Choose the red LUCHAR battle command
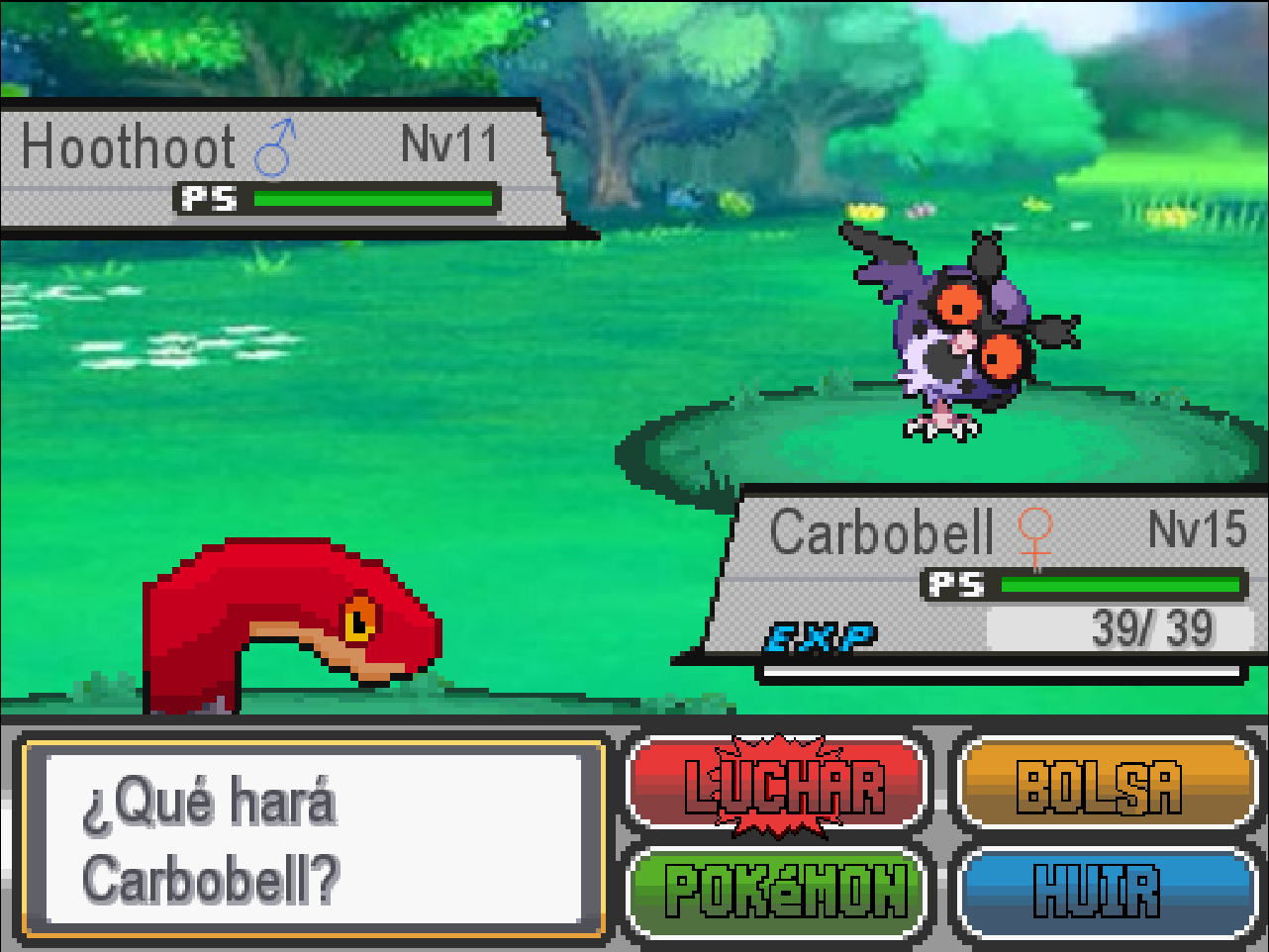Viewport: 1269px width, 952px height. pyautogui.click(x=780, y=785)
